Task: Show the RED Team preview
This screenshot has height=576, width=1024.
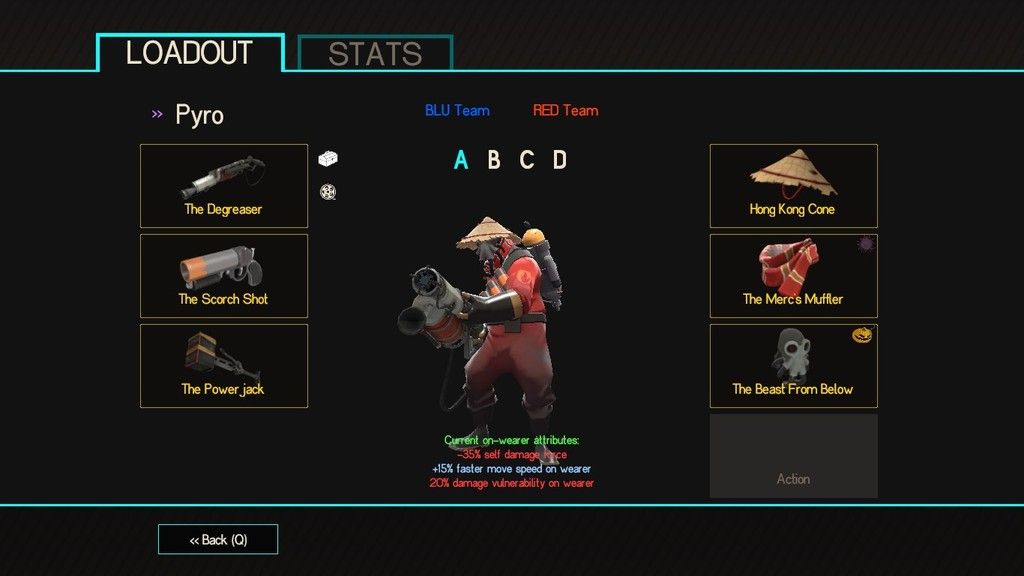Action: (x=565, y=110)
